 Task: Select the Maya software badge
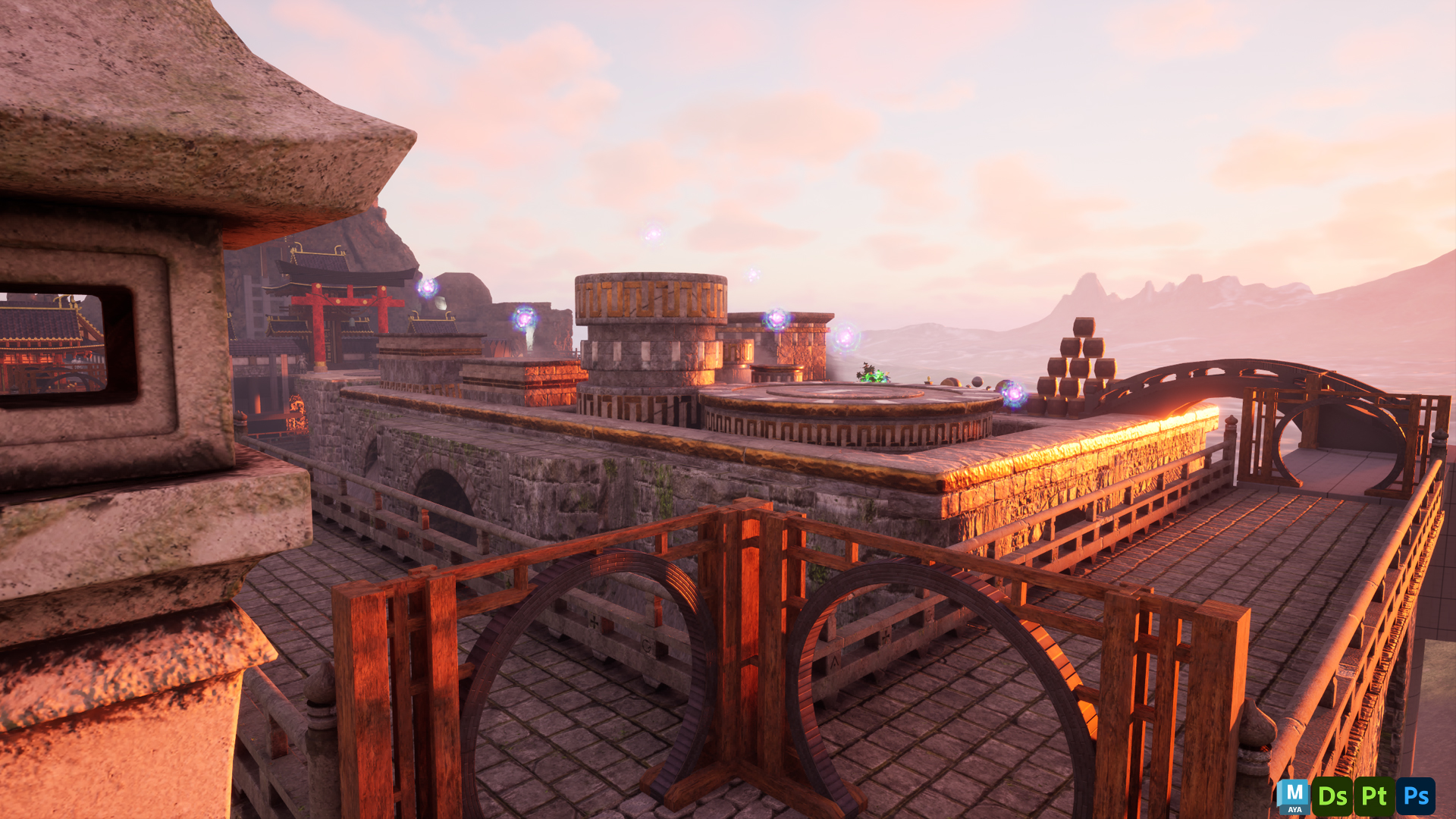click(x=1293, y=796)
